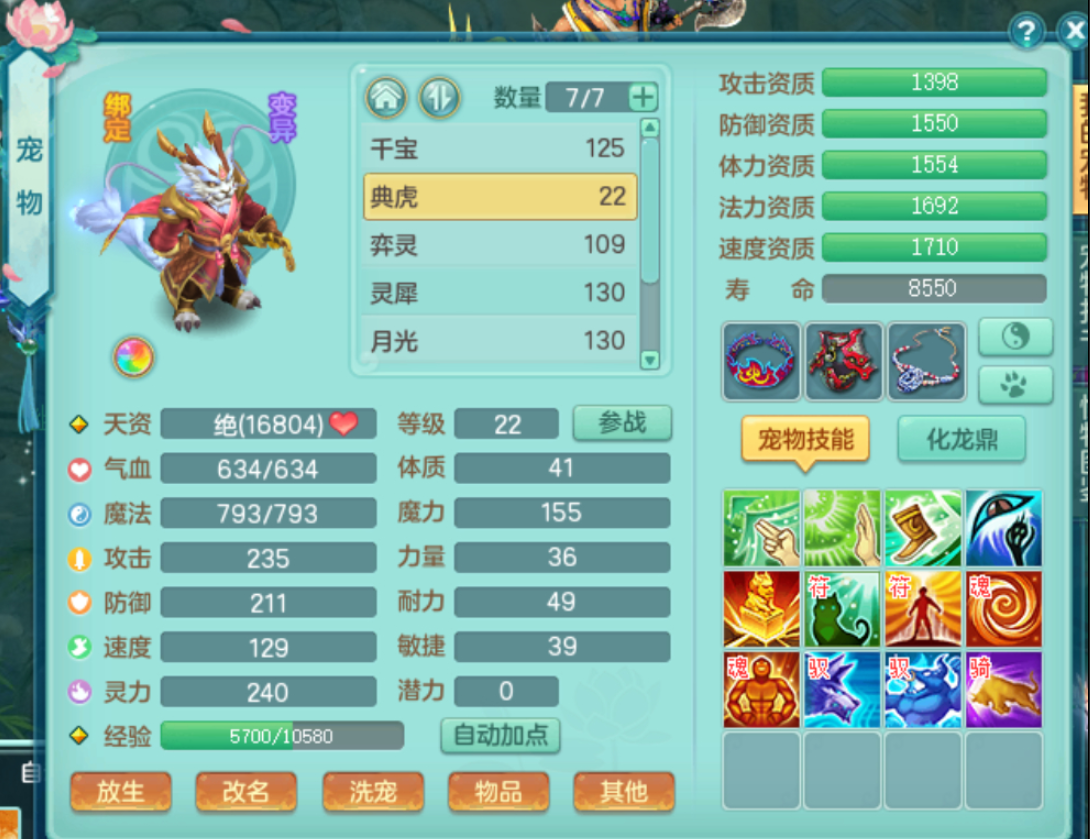1090x839 pixels.
Task: Rename the pet with 改名
Action: coord(246,793)
